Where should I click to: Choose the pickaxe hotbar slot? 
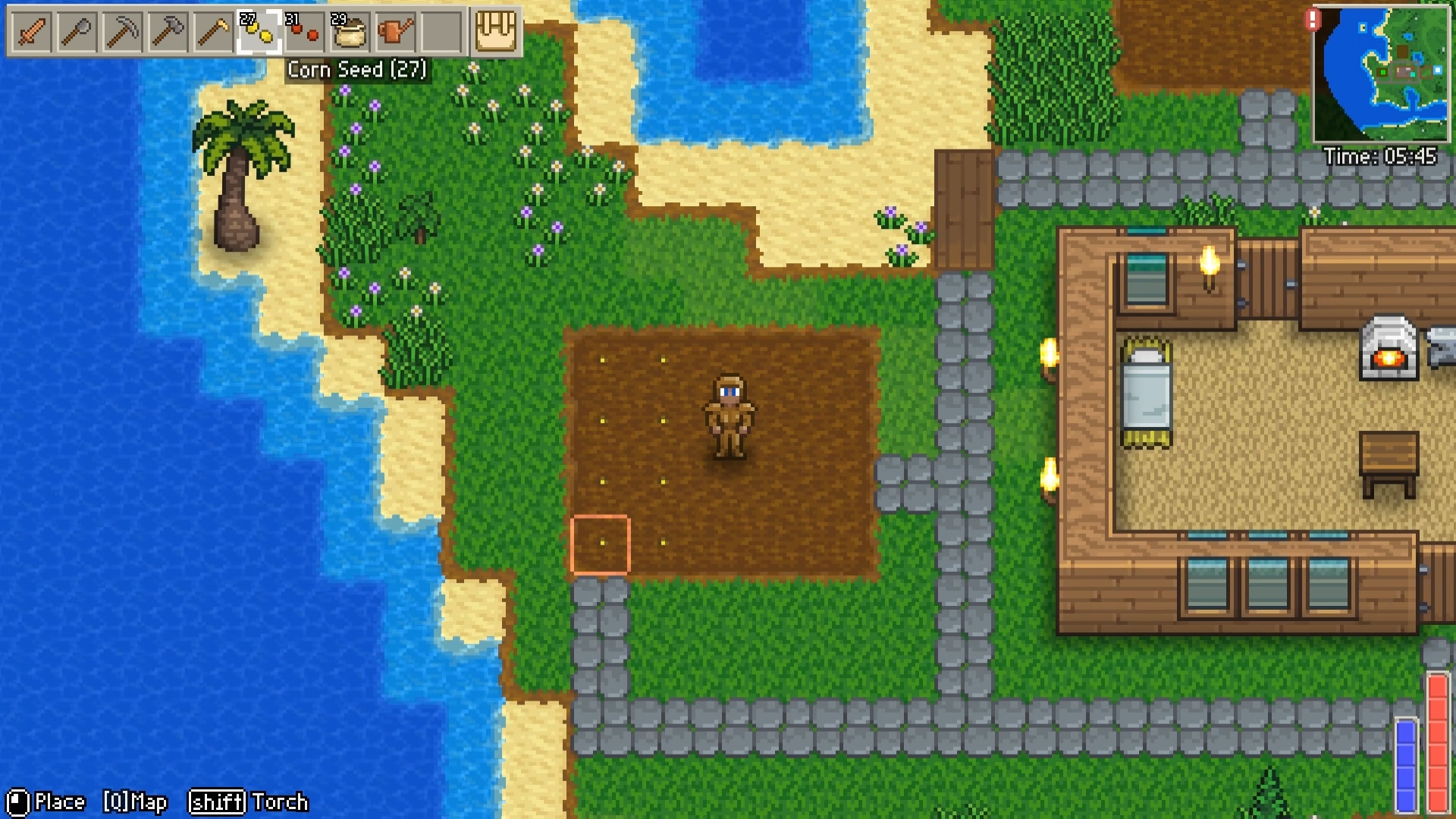(122, 32)
